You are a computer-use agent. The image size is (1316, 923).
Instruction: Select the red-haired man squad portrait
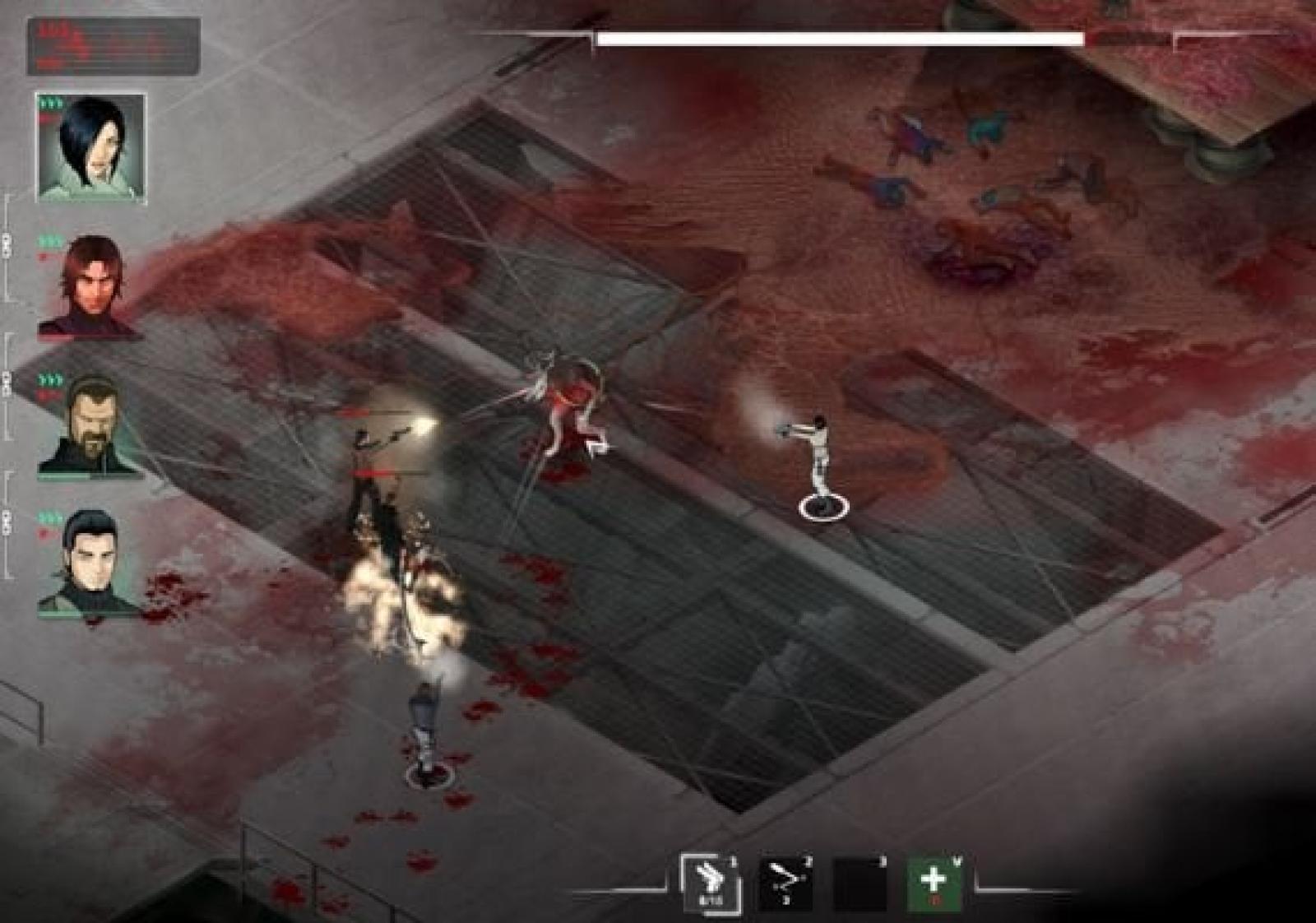[91, 285]
